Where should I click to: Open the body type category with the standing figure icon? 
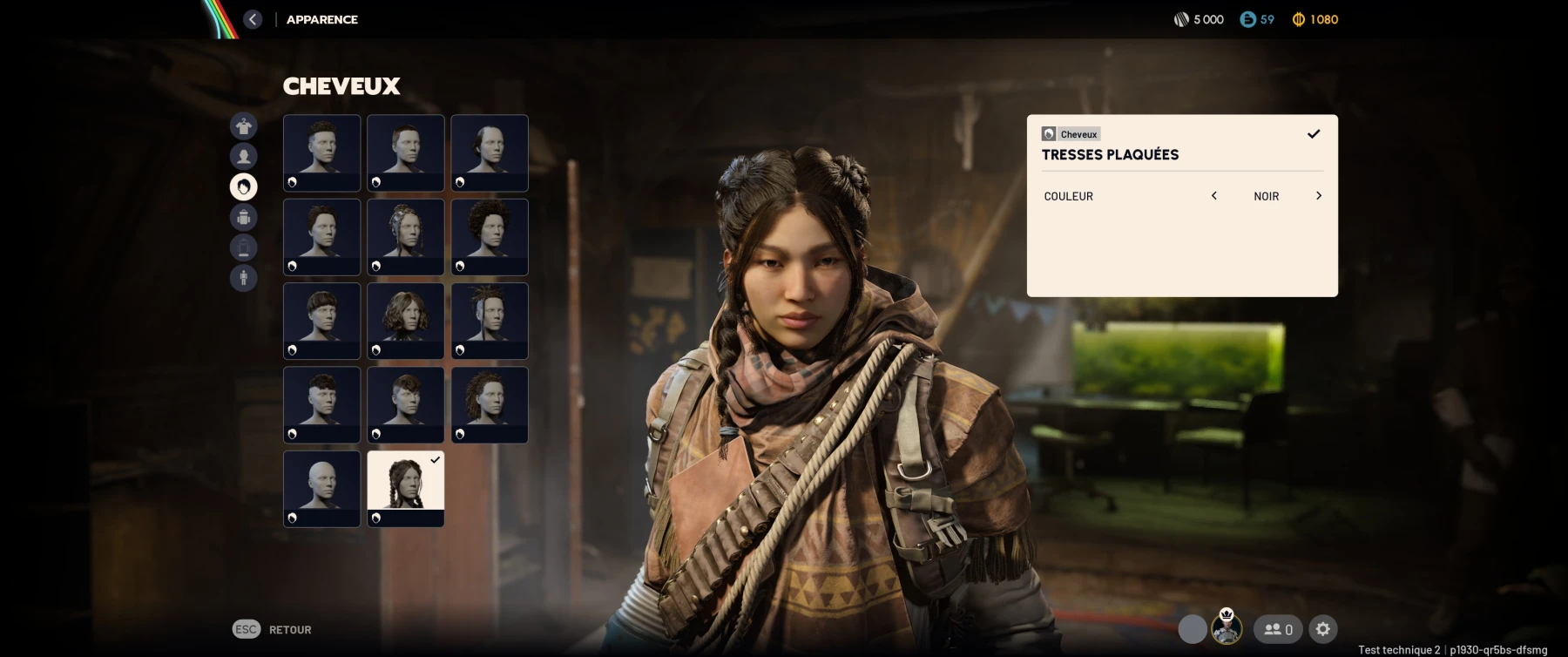pos(244,278)
